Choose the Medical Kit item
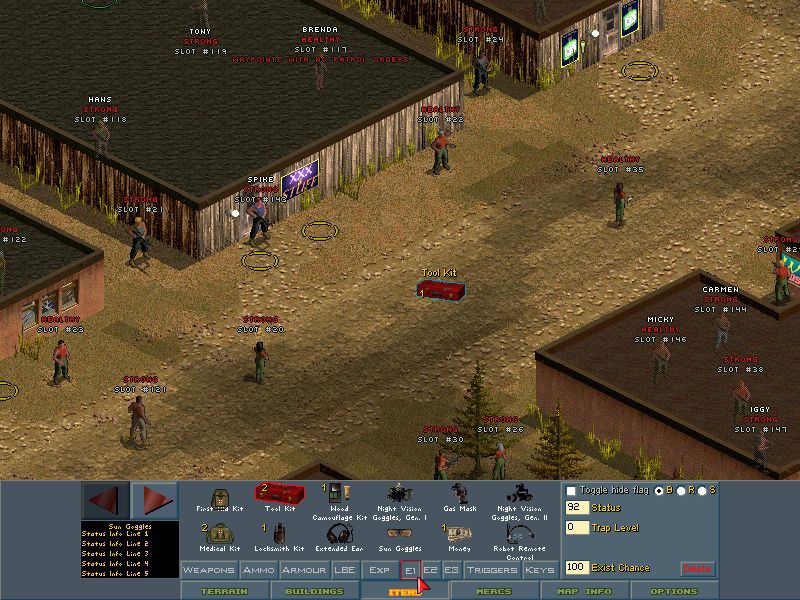Viewport: 800px width, 600px height. [x=221, y=538]
